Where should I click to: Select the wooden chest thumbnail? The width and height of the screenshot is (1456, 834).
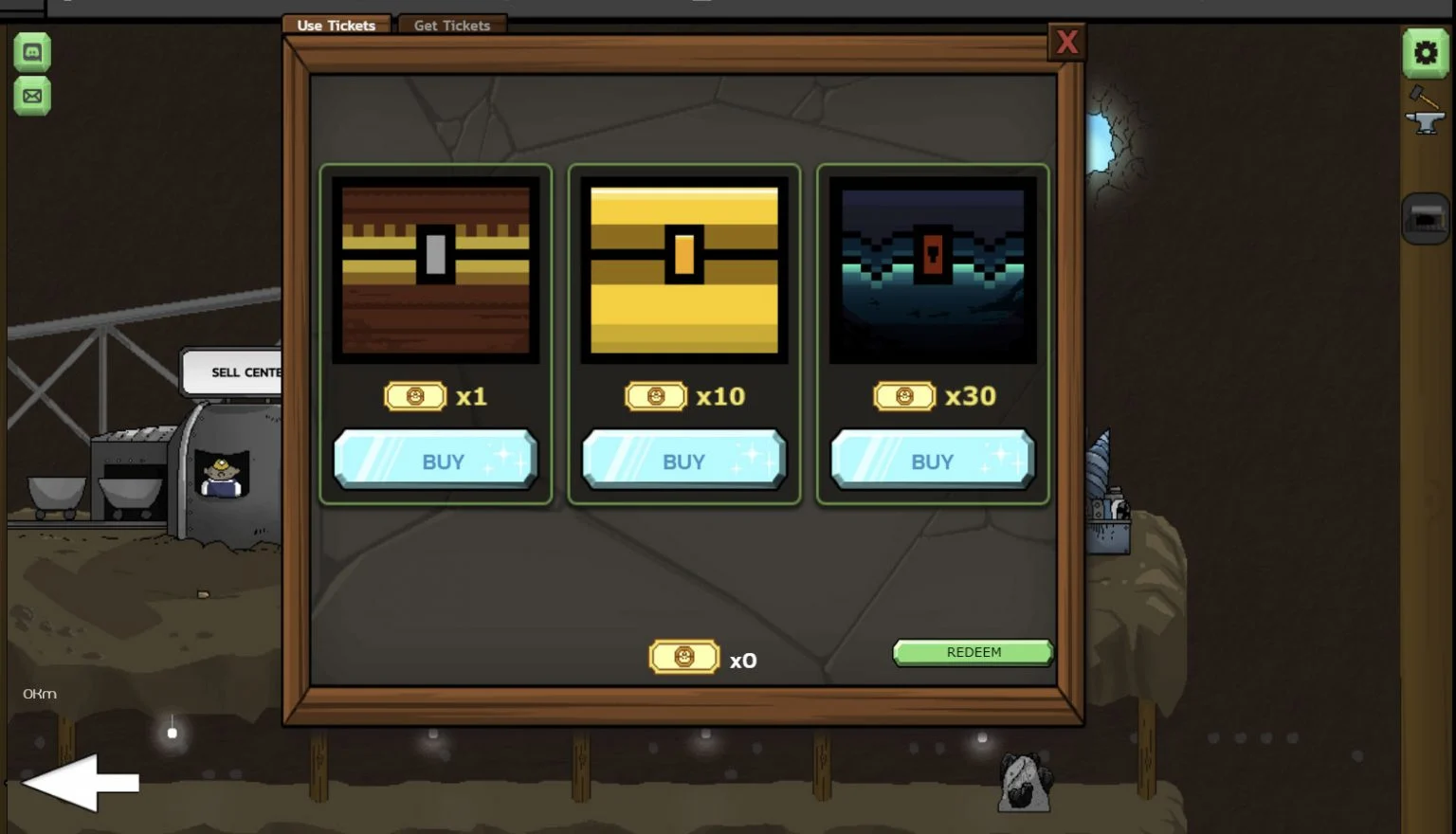click(436, 270)
